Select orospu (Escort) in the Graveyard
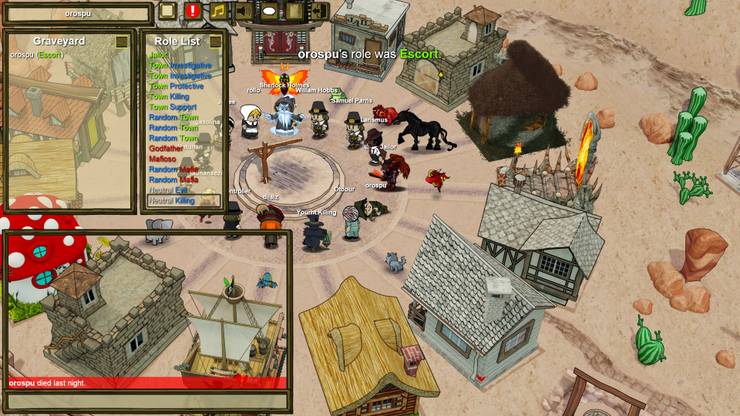This screenshot has height=416, width=740. point(36,54)
